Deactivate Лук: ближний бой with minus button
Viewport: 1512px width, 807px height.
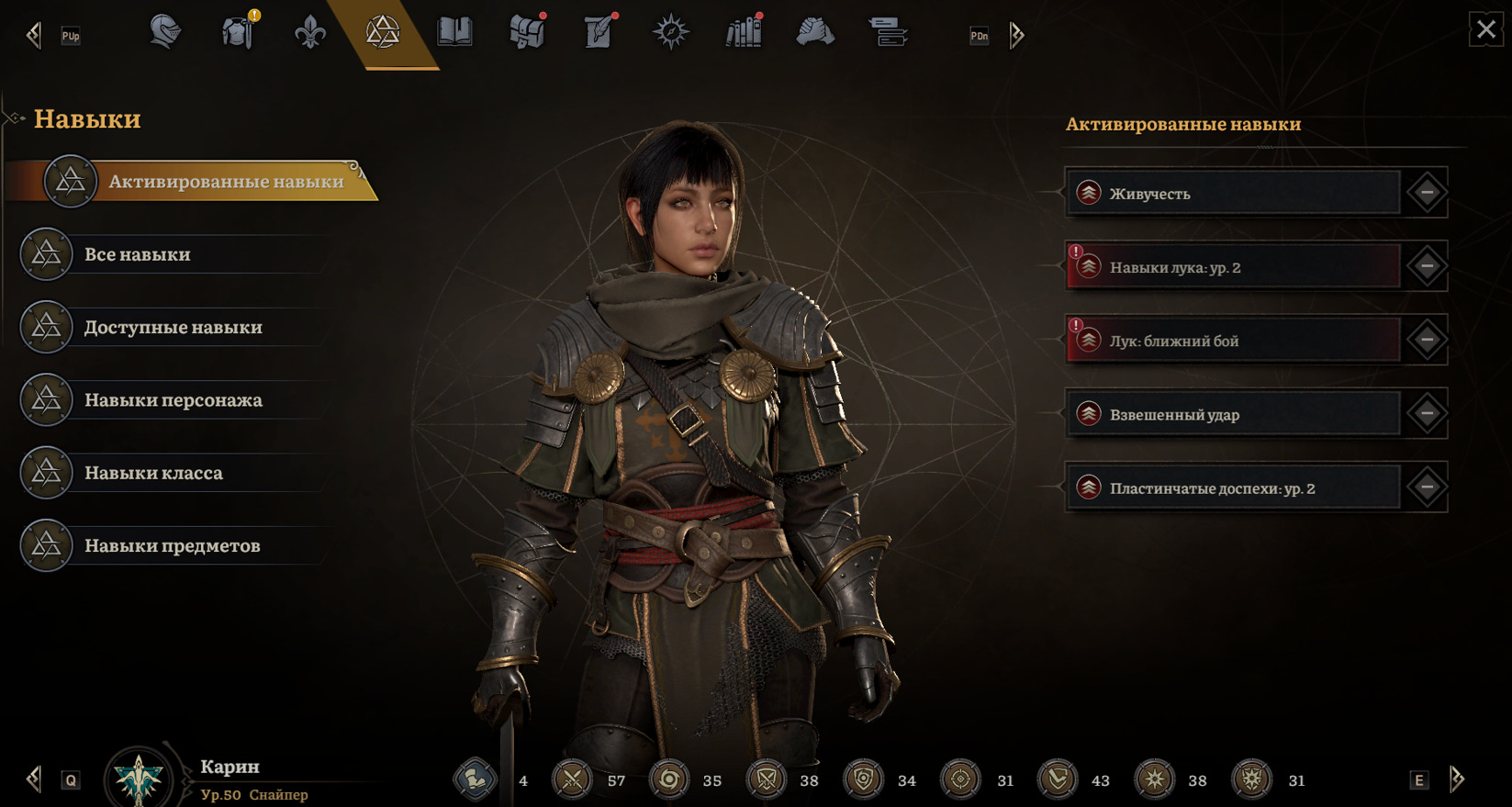click(x=1427, y=340)
